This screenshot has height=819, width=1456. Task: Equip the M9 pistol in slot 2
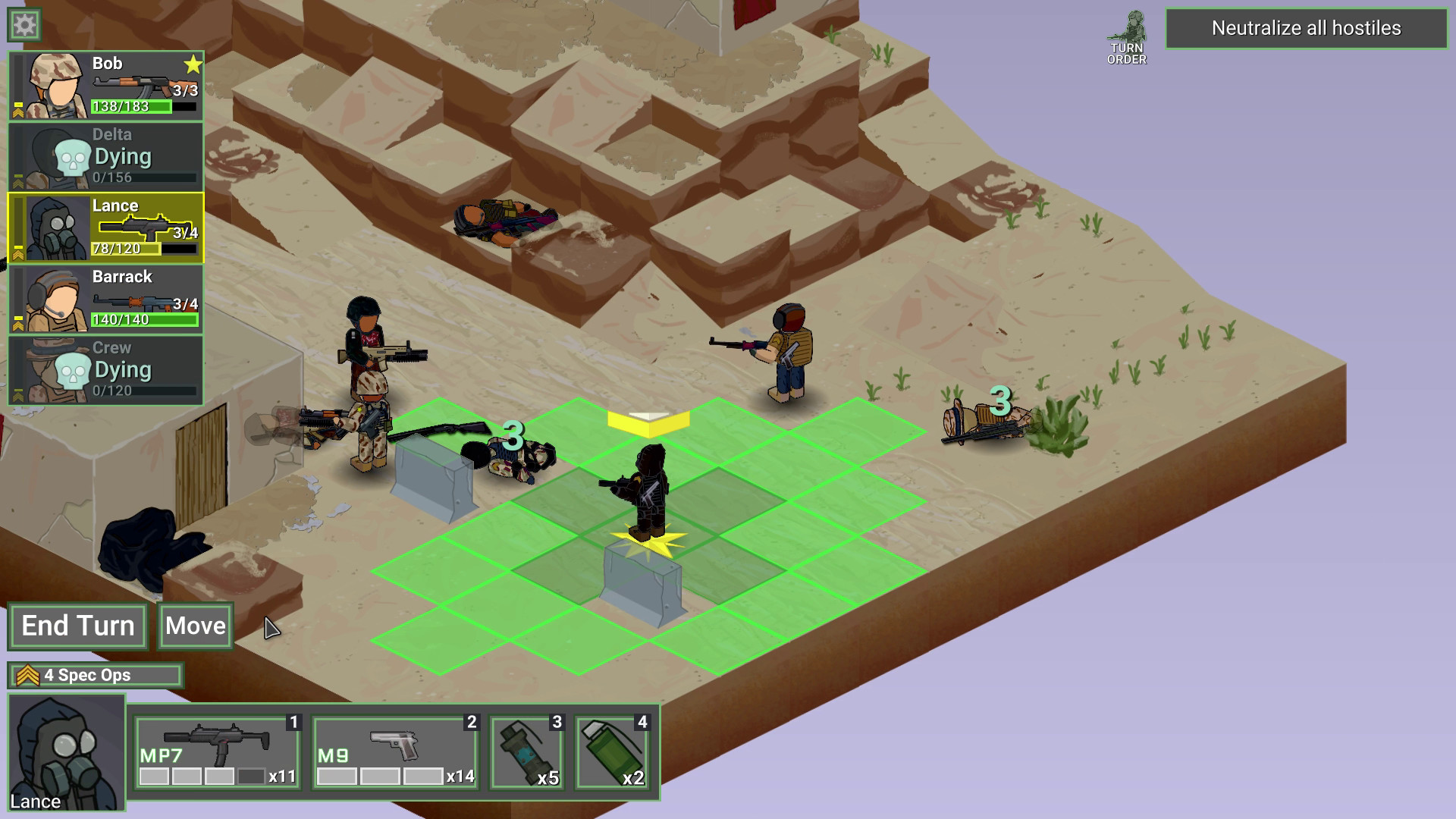pos(394,751)
